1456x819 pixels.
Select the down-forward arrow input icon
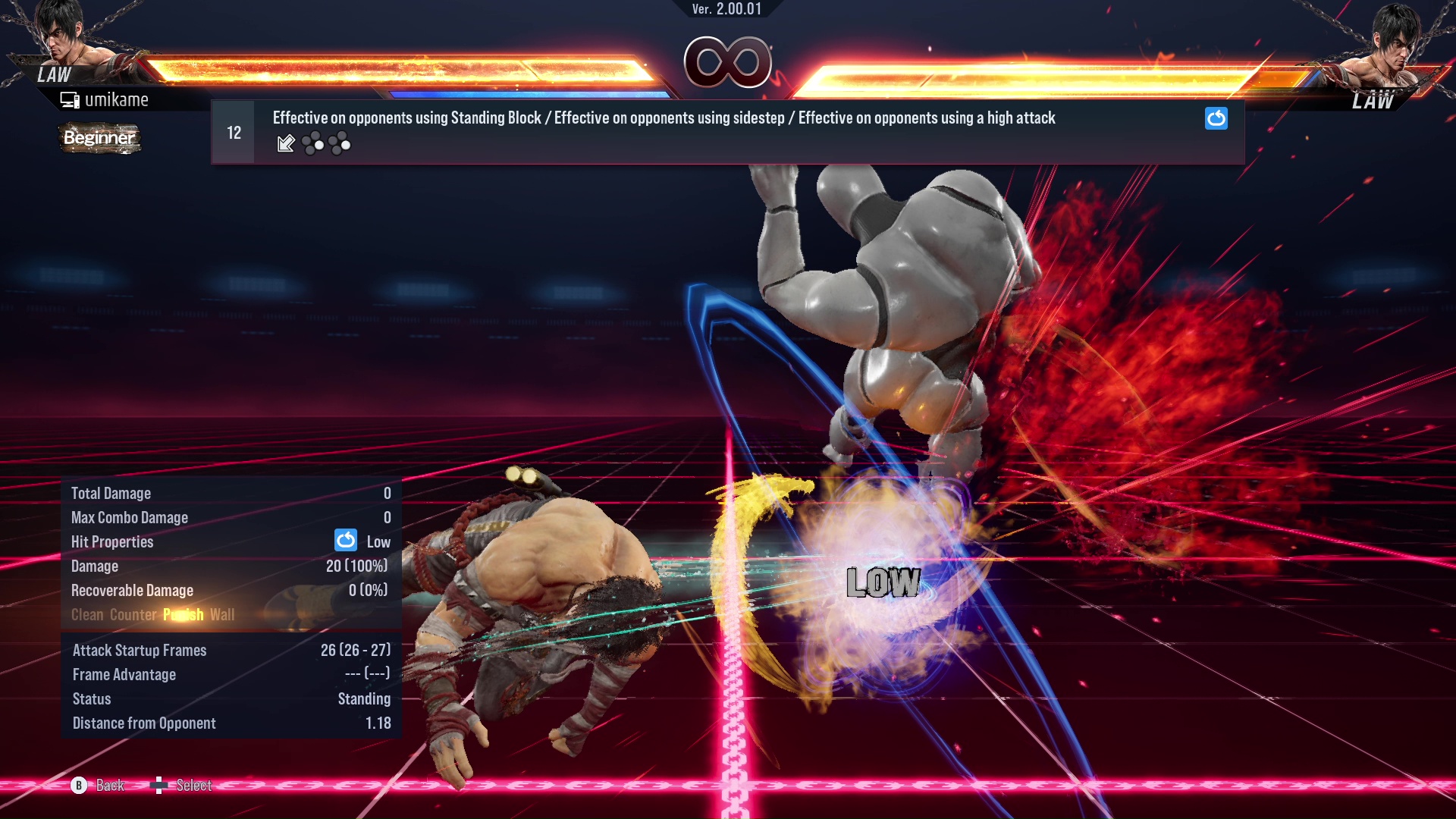tap(286, 143)
